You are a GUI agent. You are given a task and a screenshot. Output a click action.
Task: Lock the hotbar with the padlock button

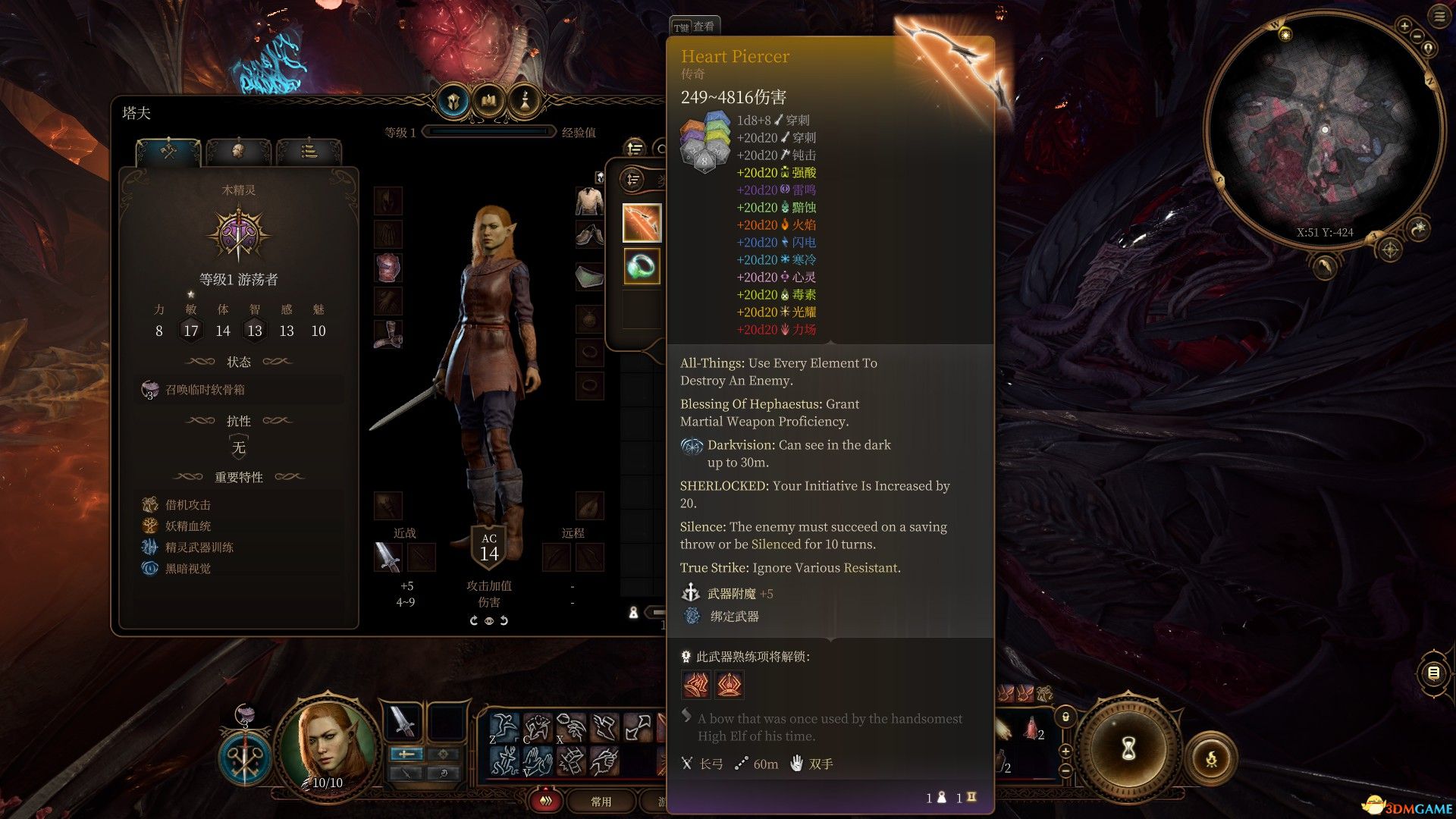[1065, 717]
